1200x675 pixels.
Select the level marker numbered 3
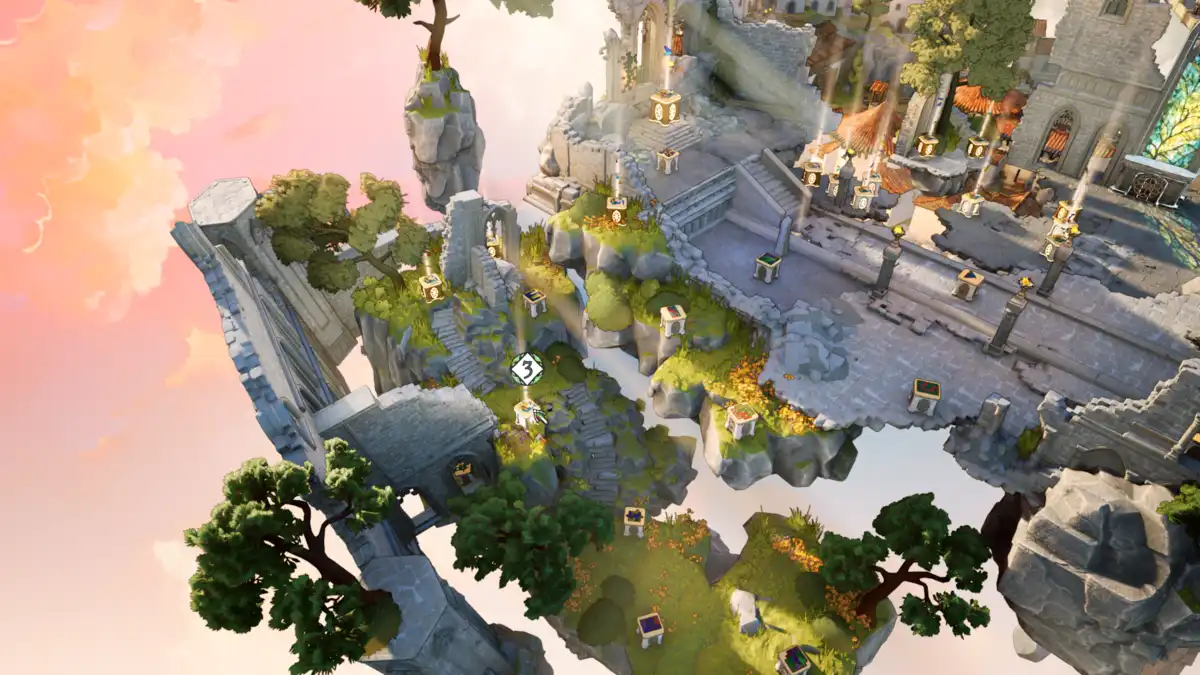pyautogui.click(x=526, y=369)
